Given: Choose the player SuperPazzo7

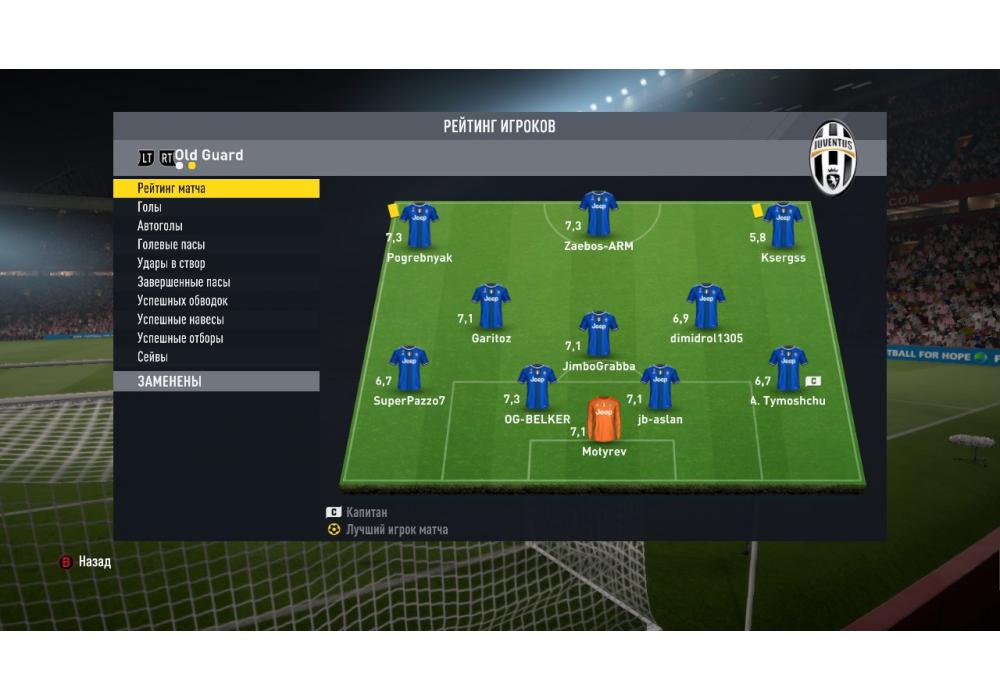Looking at the screenshot, I should (409, 369).
